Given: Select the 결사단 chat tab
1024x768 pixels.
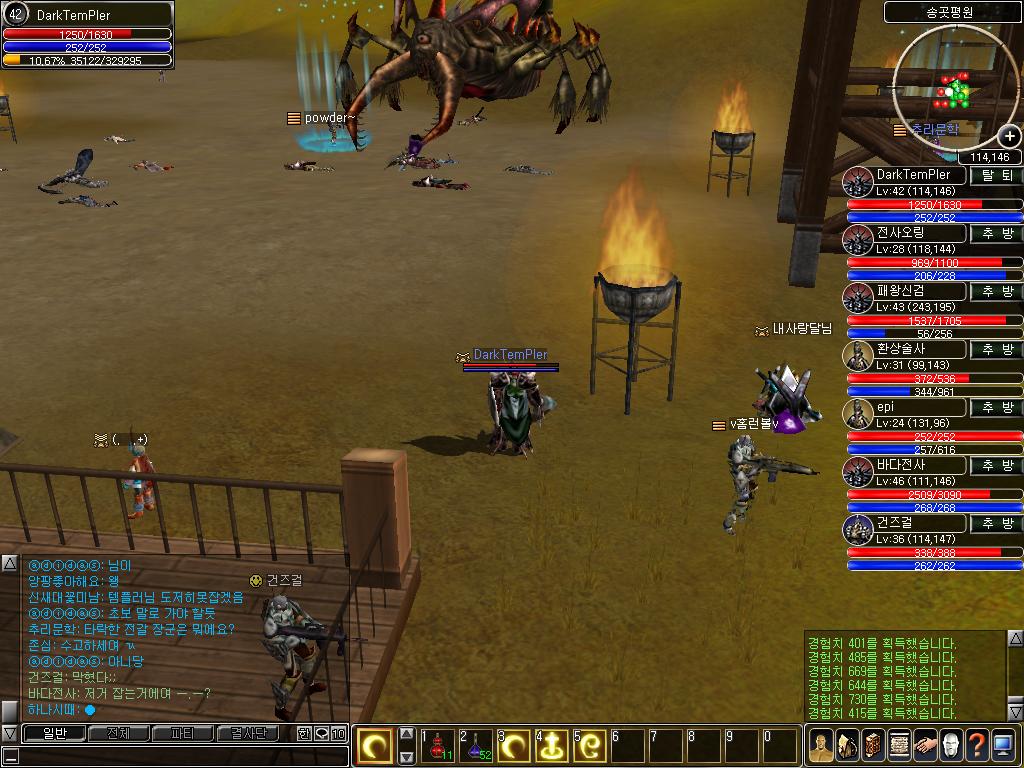Looking at the screenshot, I should pos(248,733).
